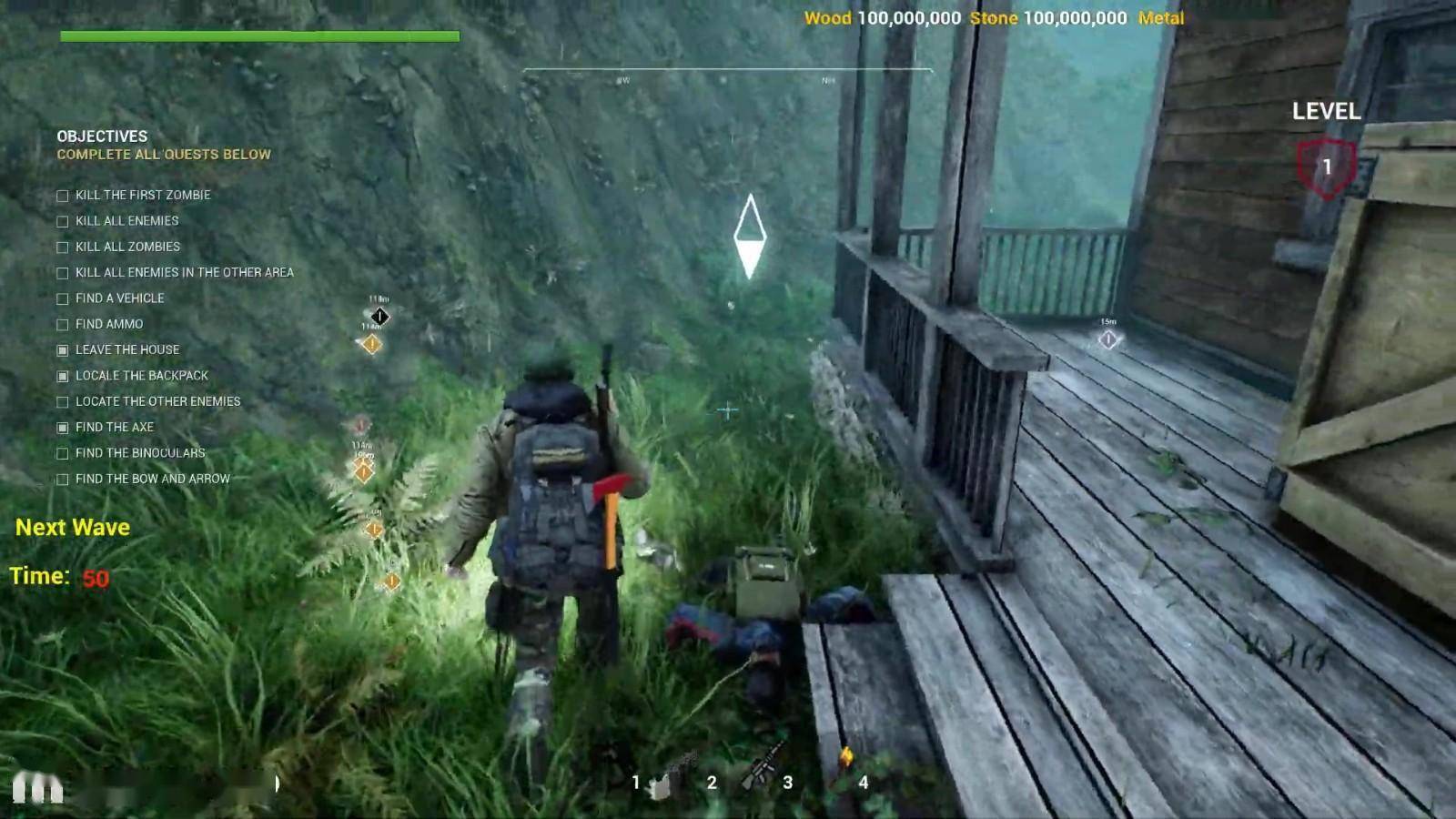Toggle the Find the Axe objective checkbox
The image size is (1456, 819).
tap(63, 428)
